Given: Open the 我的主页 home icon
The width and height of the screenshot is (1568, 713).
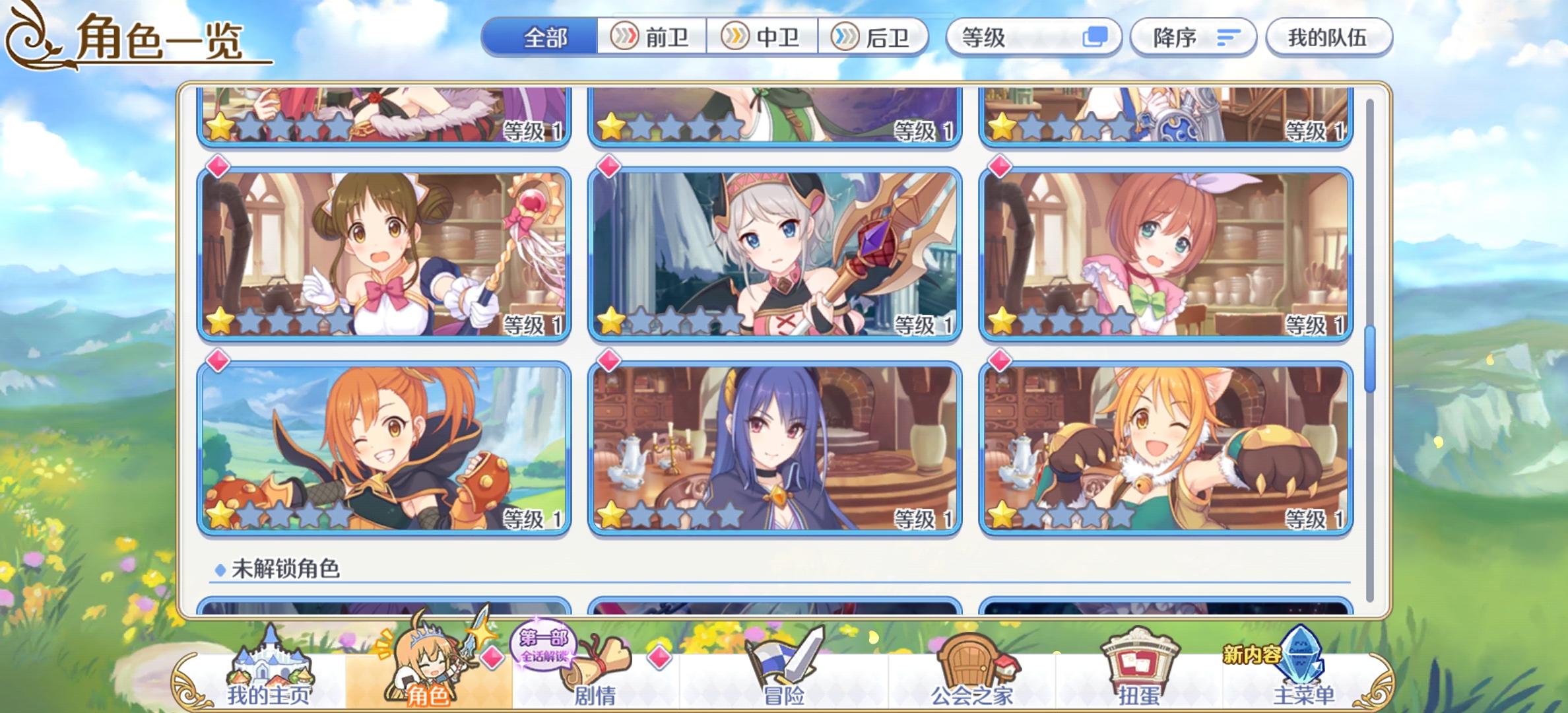Looking at the screenshot, I should [x=270, y=662].
